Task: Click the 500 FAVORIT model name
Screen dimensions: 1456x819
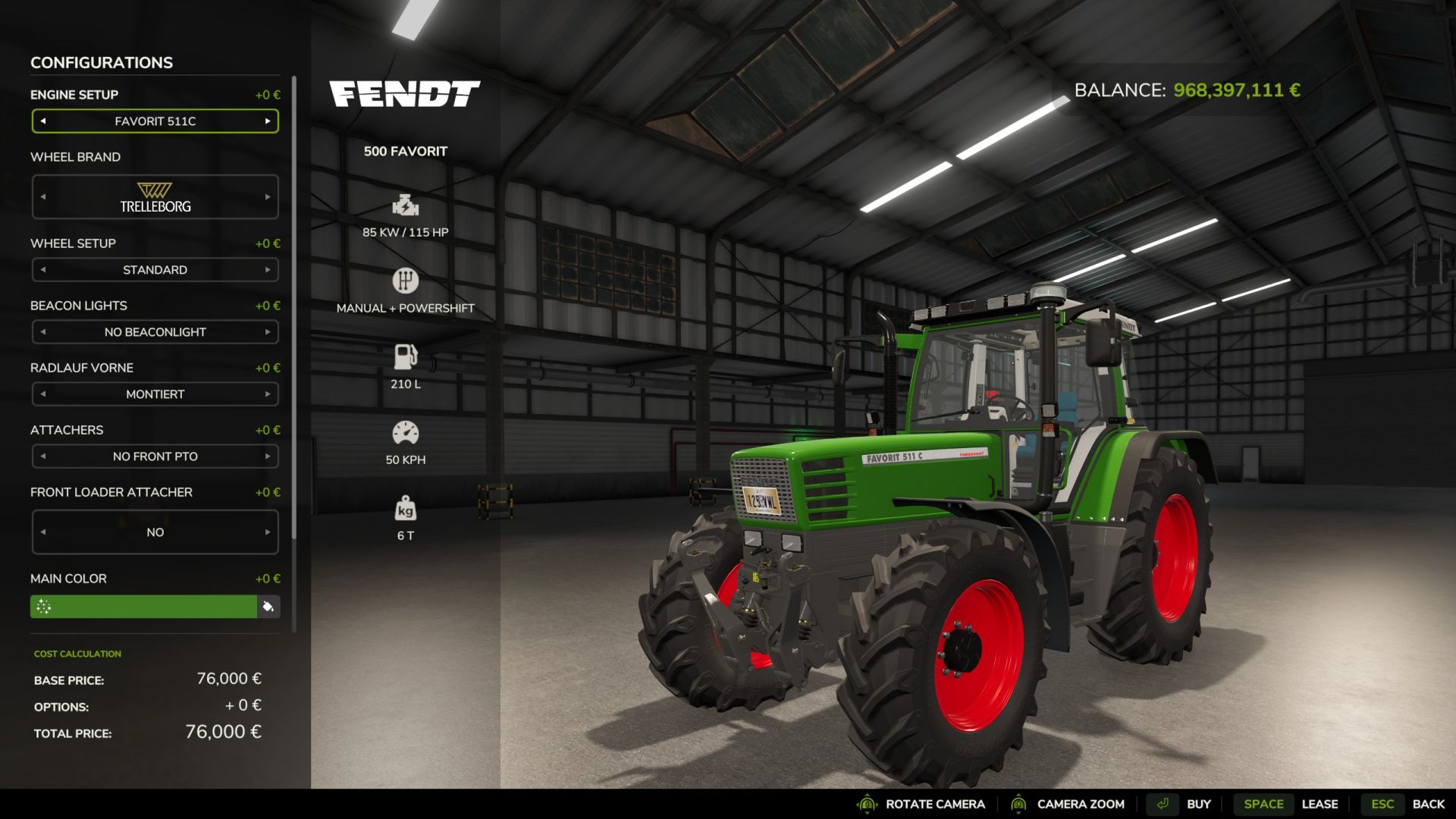Action: coord(406,150)
